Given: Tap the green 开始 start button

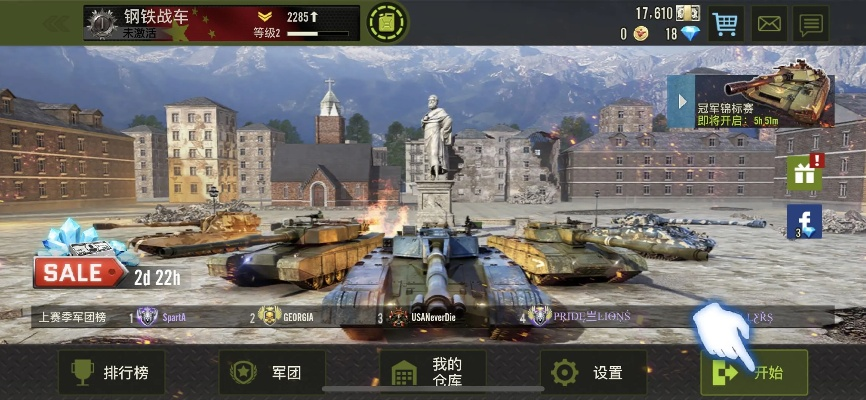Looking at the screenshot, I should pos(754,373).
